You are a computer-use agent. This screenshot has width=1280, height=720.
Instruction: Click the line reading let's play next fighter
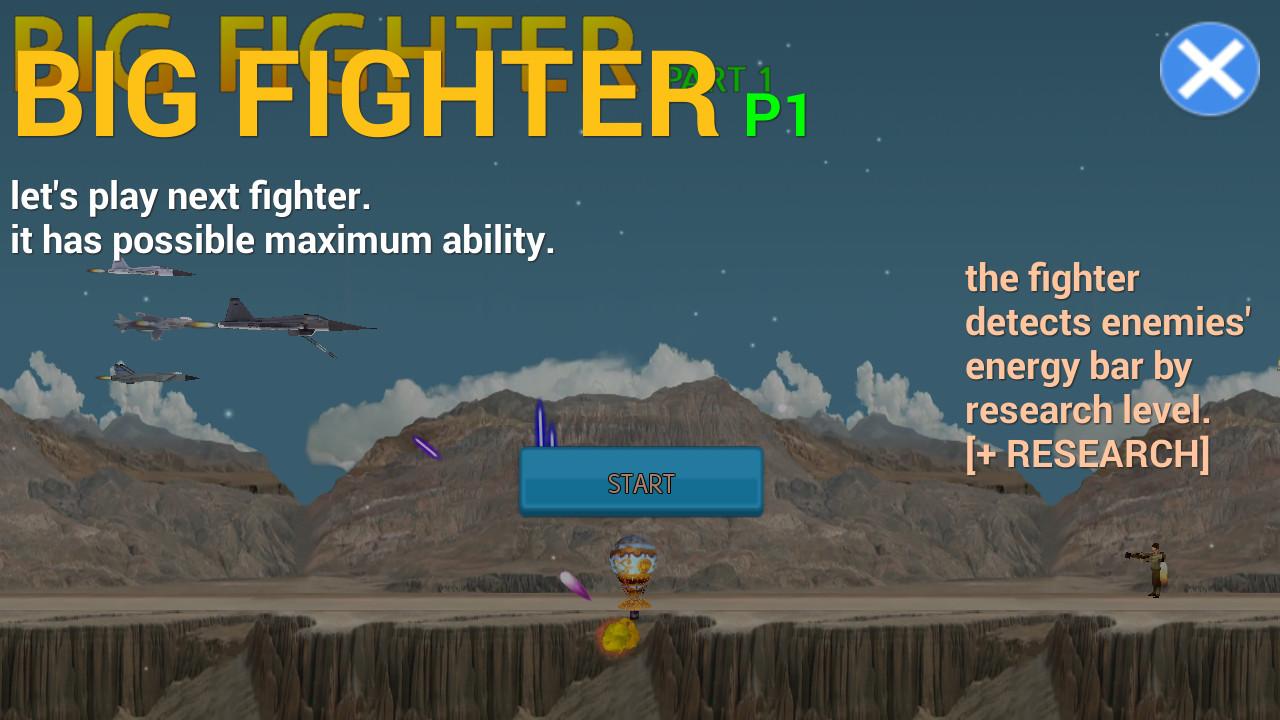point(190,196)
